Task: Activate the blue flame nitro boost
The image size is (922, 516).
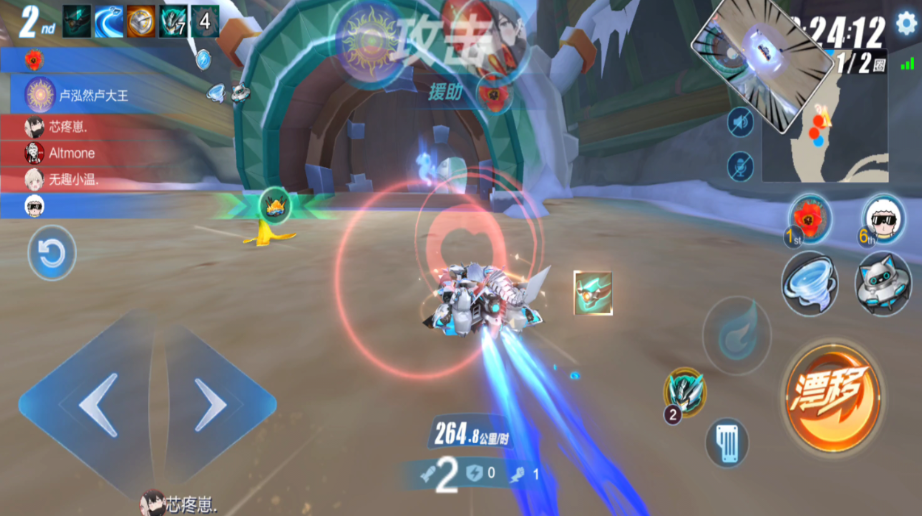Action: (x=737, y=335)
